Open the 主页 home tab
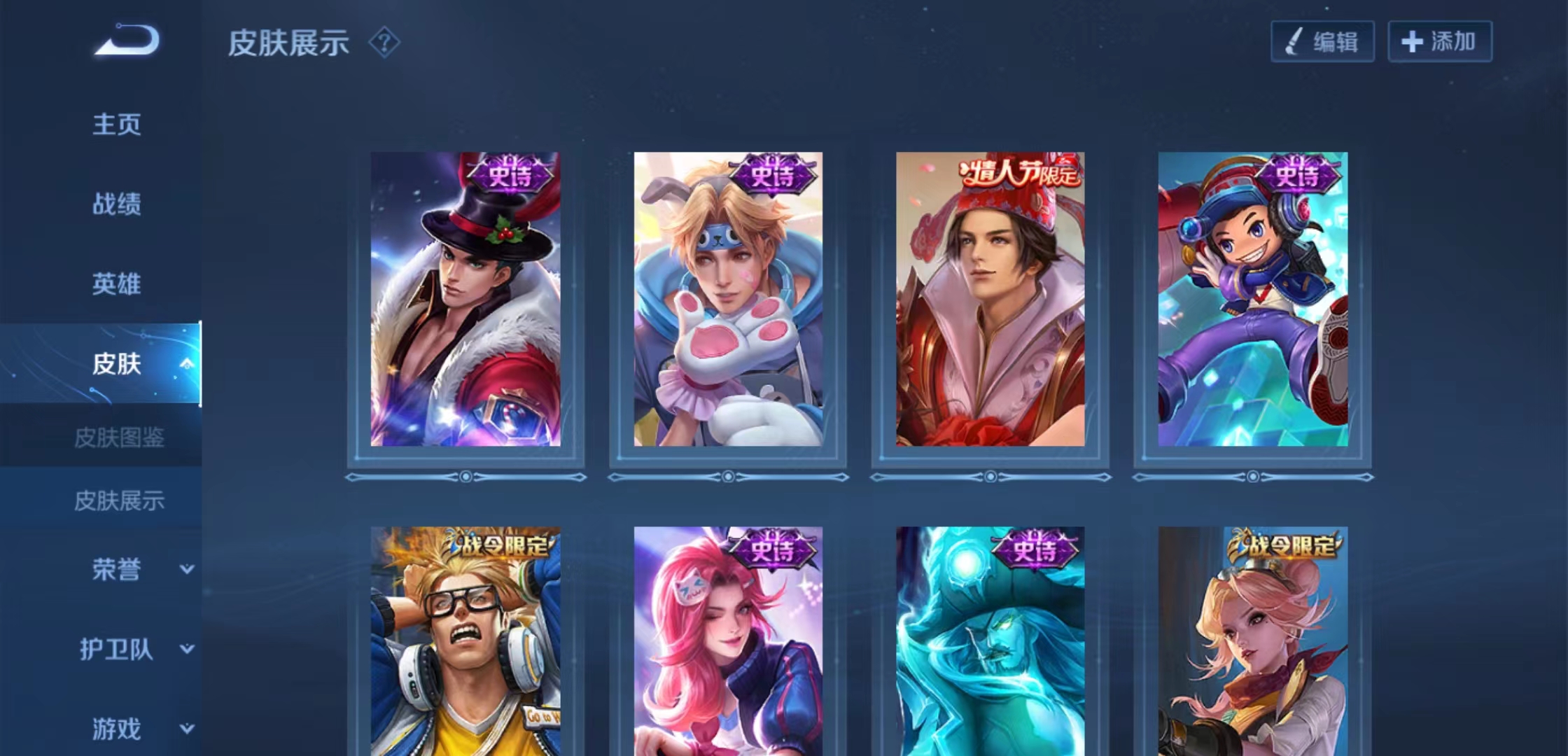The height and width of the screenshot is (756, 1568). pos(117,125)
